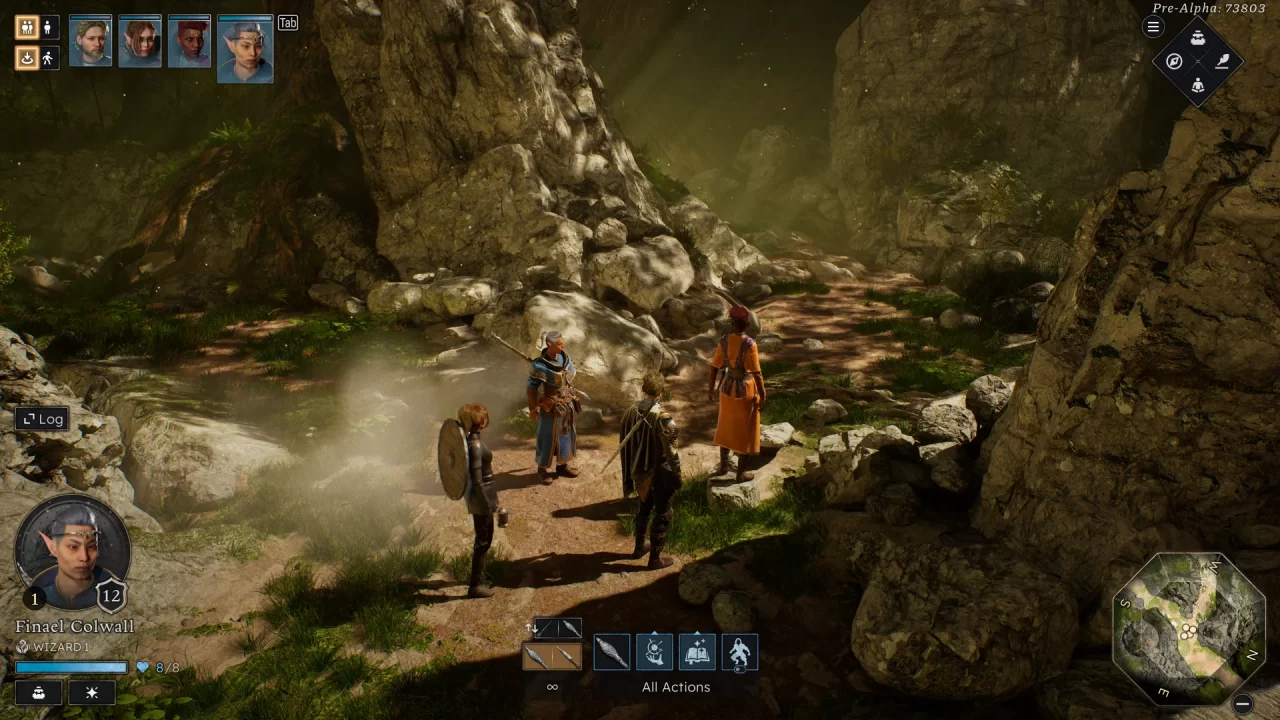
Task: Open the camp icon below Finael's portrait
Action: click(38, 692)
